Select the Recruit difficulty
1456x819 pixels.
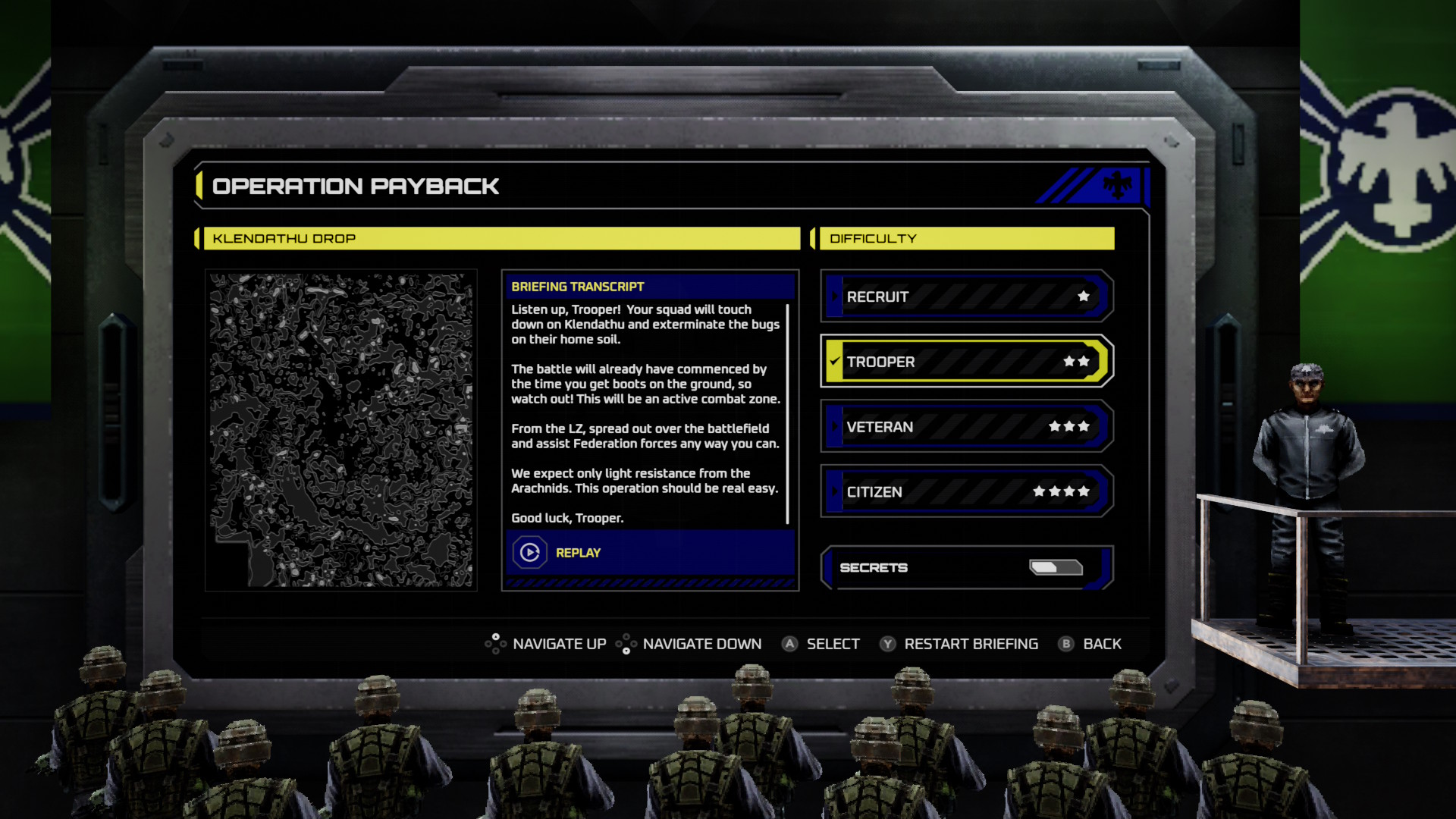click(x=966, y=297)
